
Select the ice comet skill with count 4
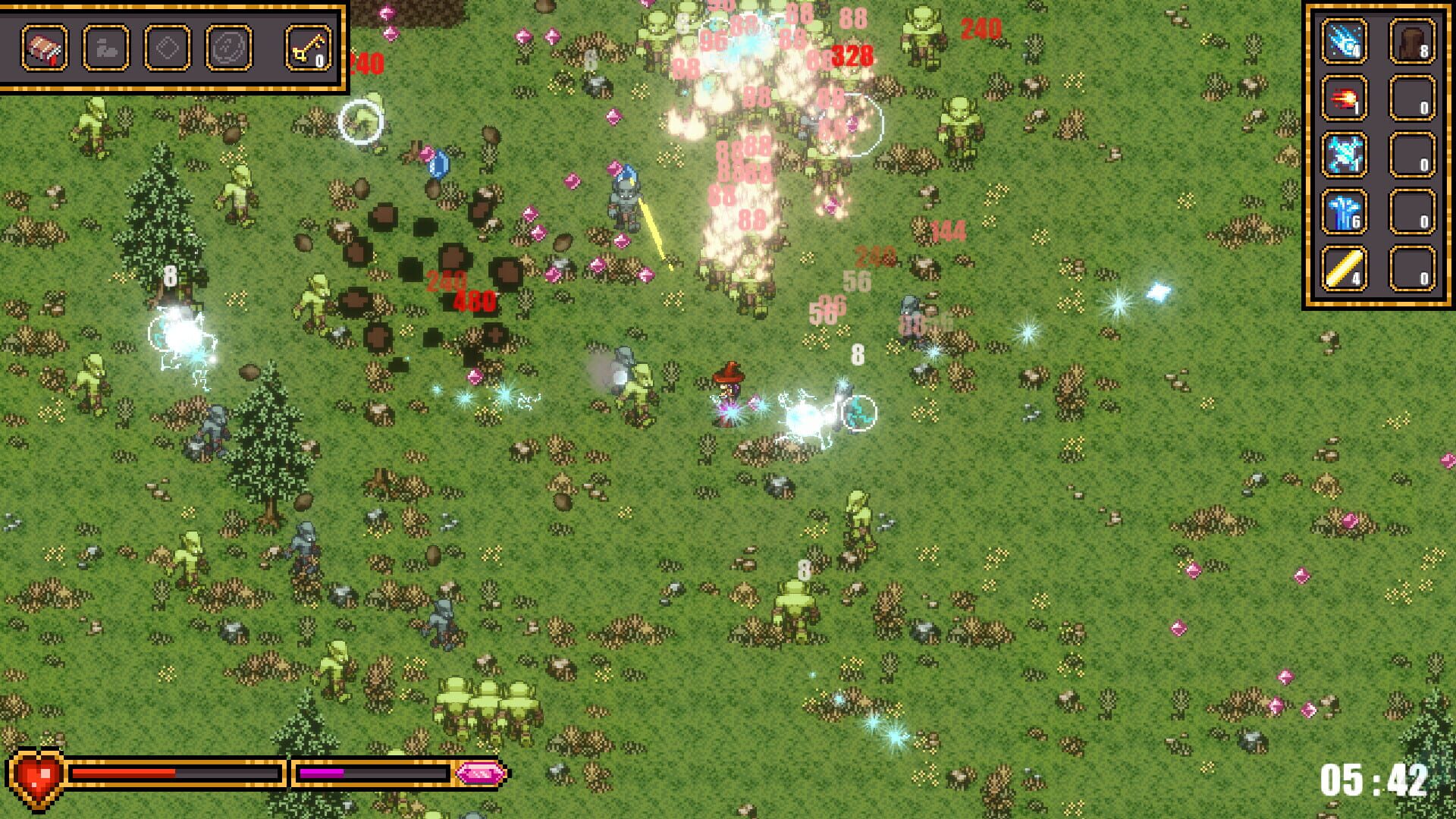click(x=1344, y=40)
